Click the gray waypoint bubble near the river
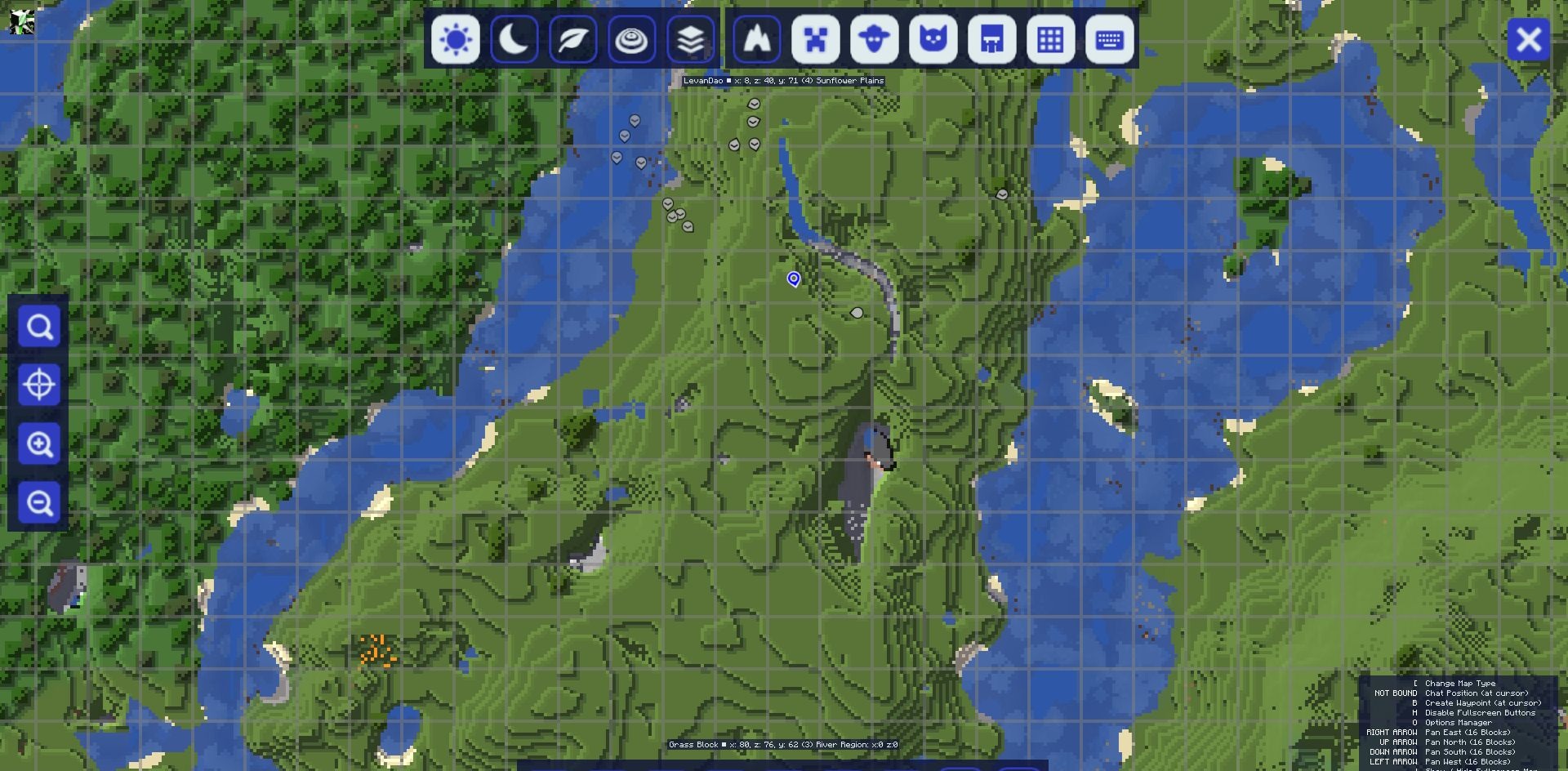 point(856,311)
